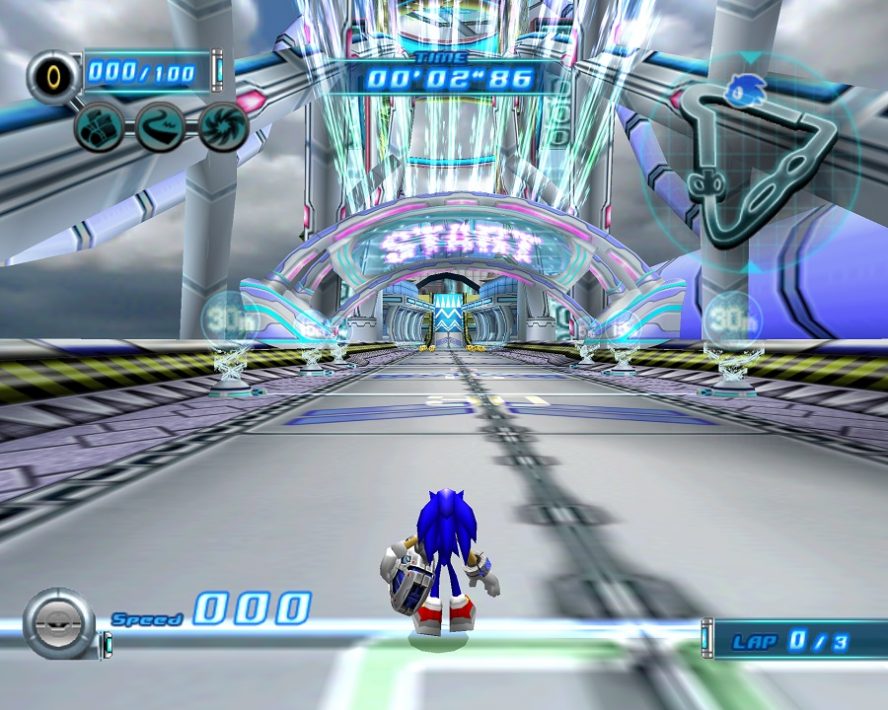This screenshot has height=710, width=888.
Task: Select the engine parts gear icon
Action: pos(99,127)
